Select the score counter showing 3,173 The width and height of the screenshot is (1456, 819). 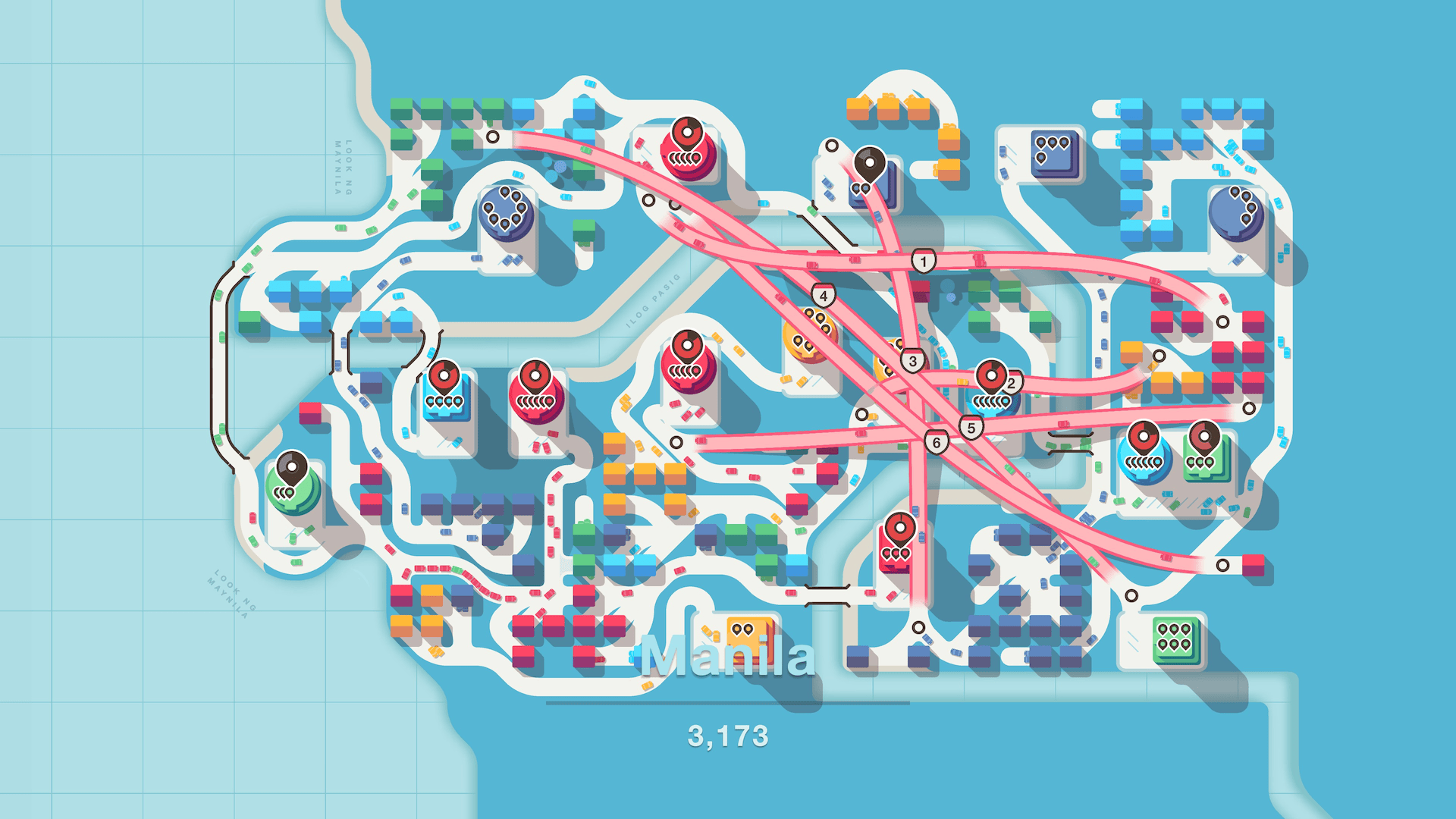tap(728, 734)
